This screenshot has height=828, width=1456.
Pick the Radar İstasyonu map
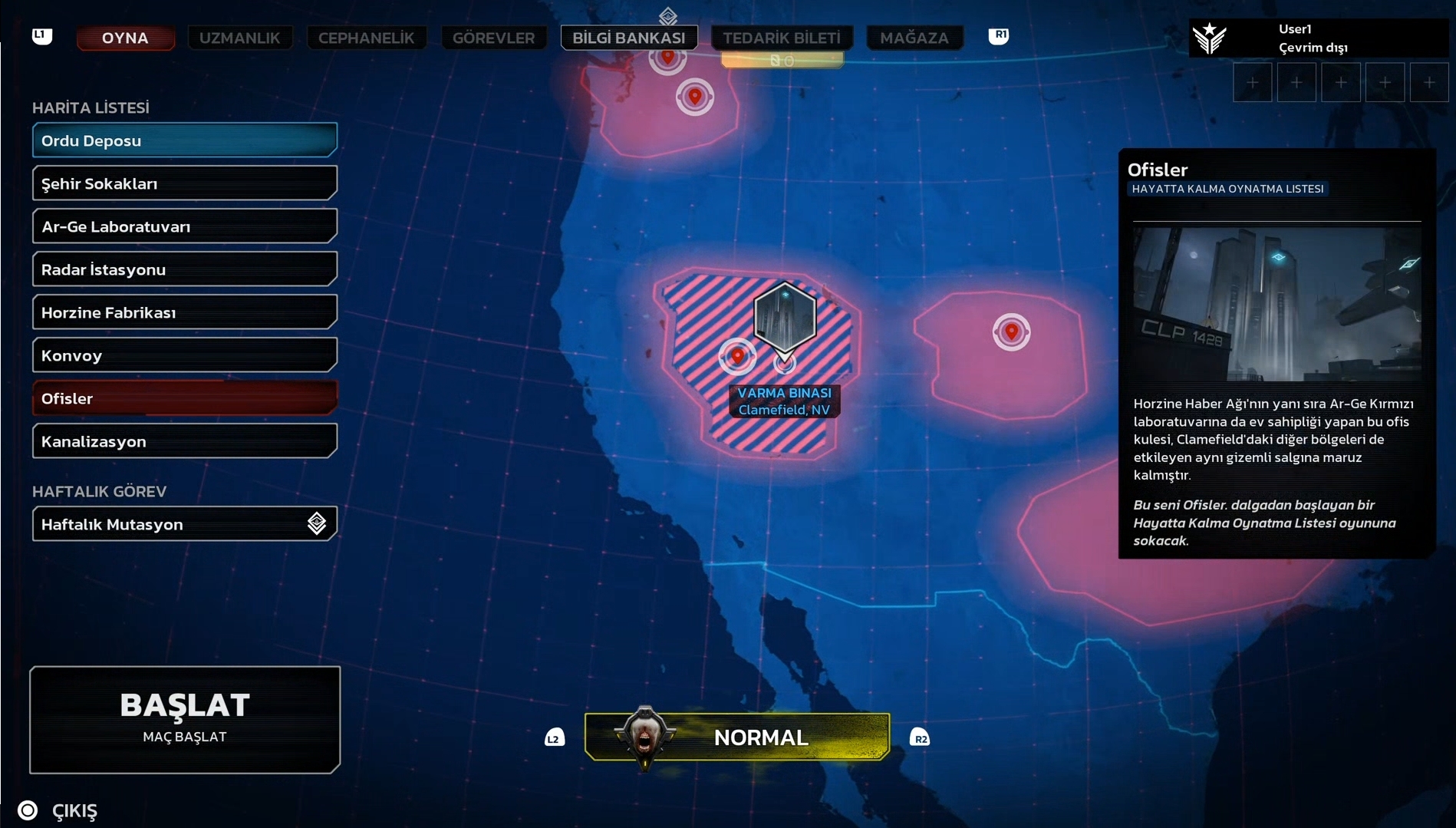[184, 269]
